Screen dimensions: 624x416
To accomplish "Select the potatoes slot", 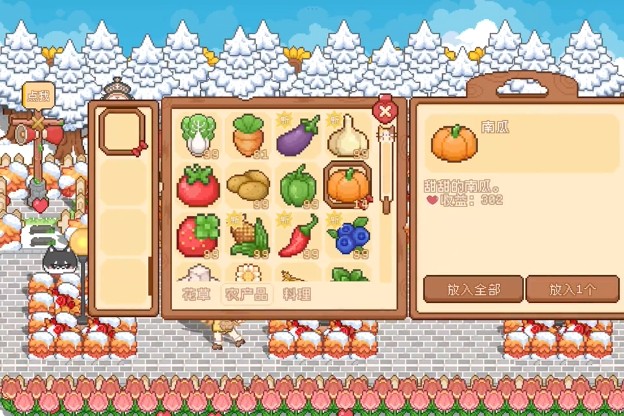I will tap(248, 185).
